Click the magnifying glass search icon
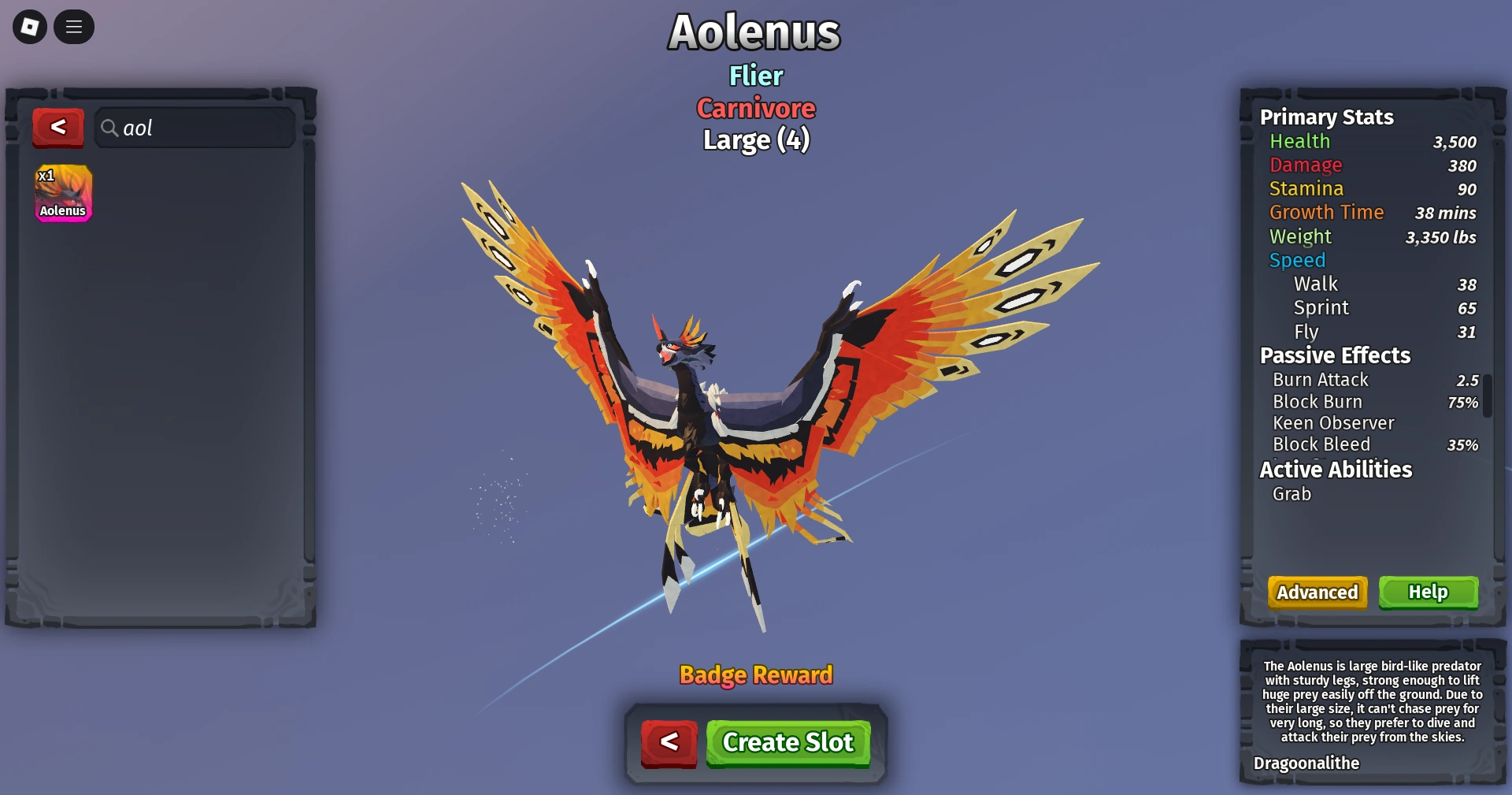The height and width of the screenshot is (795, 1512). (110, 128)
